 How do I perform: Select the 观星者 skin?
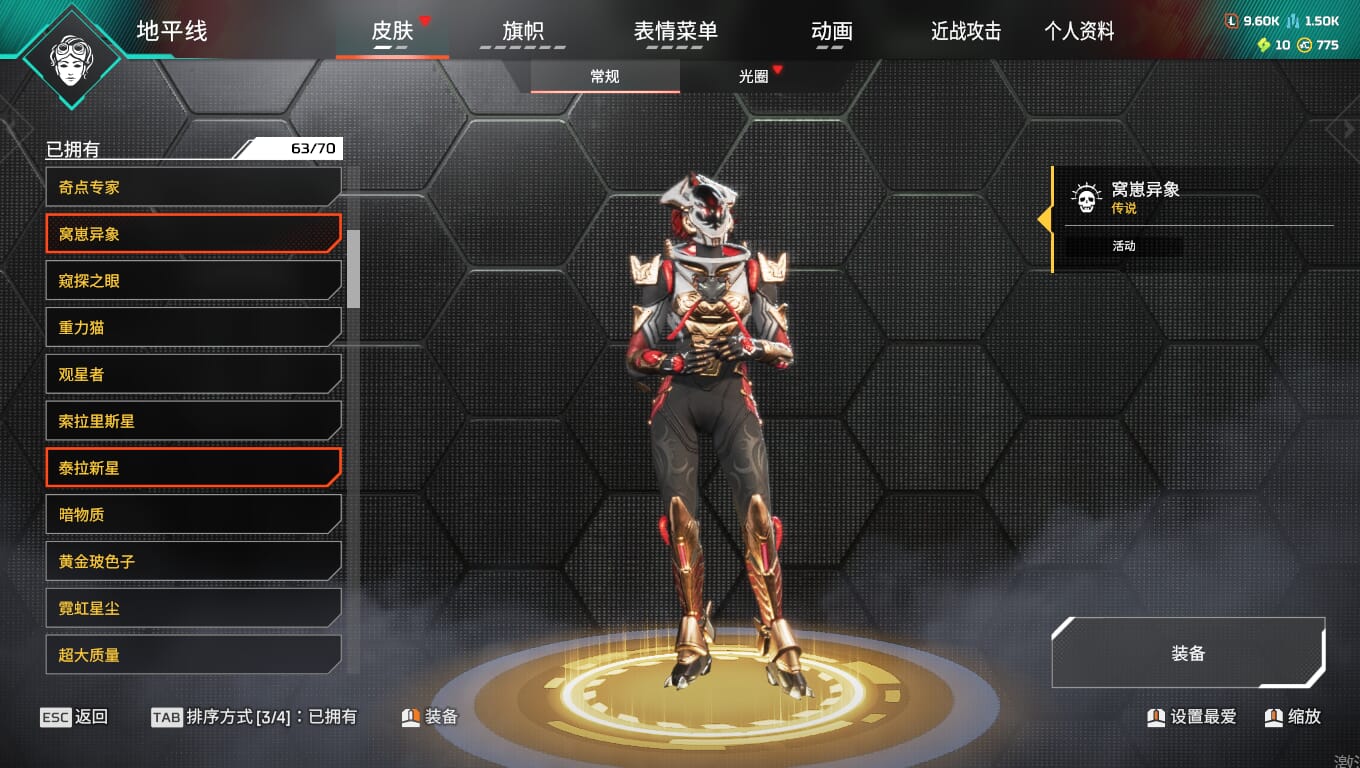(193, 374)
